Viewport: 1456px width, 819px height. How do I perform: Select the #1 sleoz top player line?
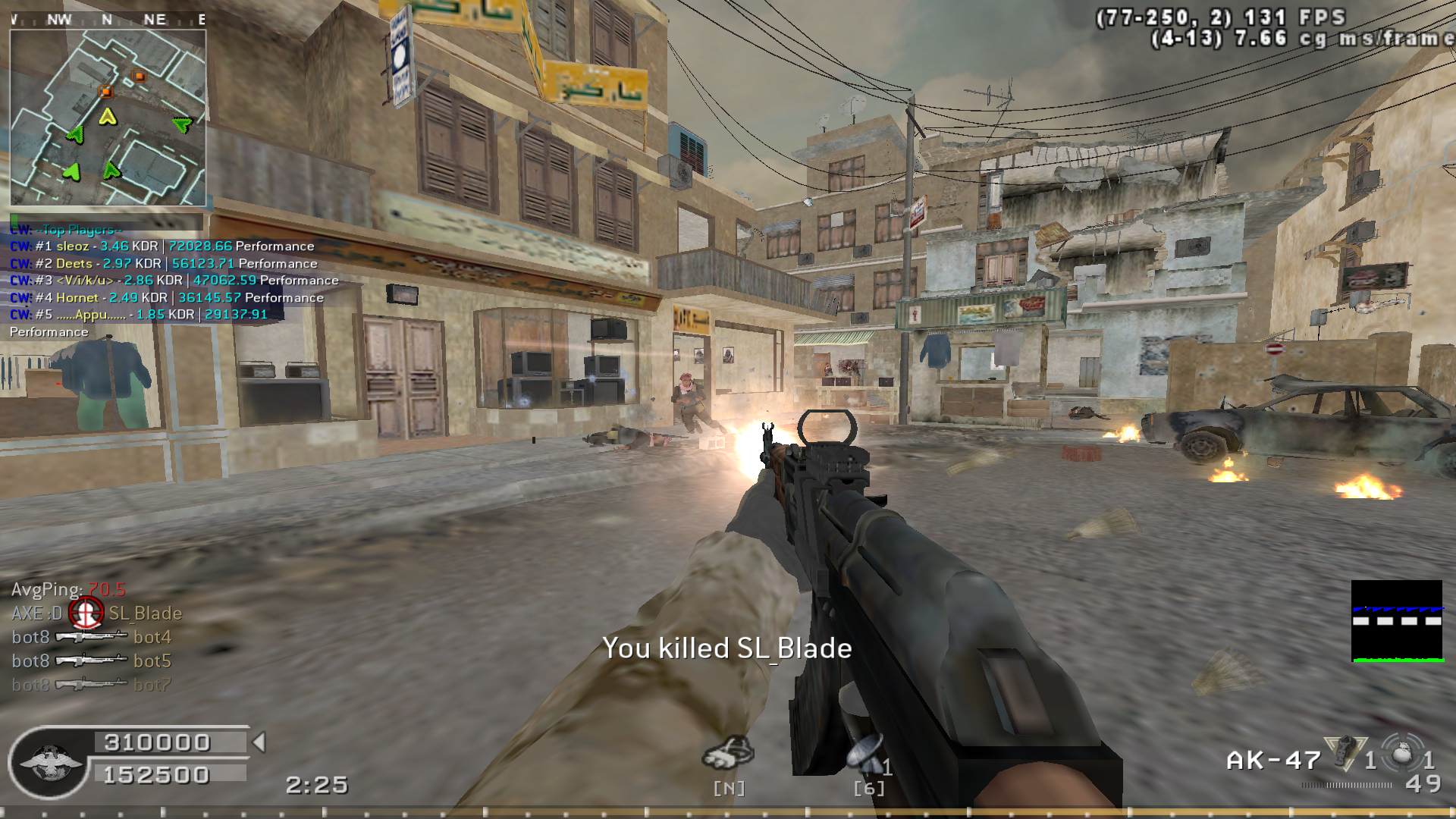(x=162, y=246)
